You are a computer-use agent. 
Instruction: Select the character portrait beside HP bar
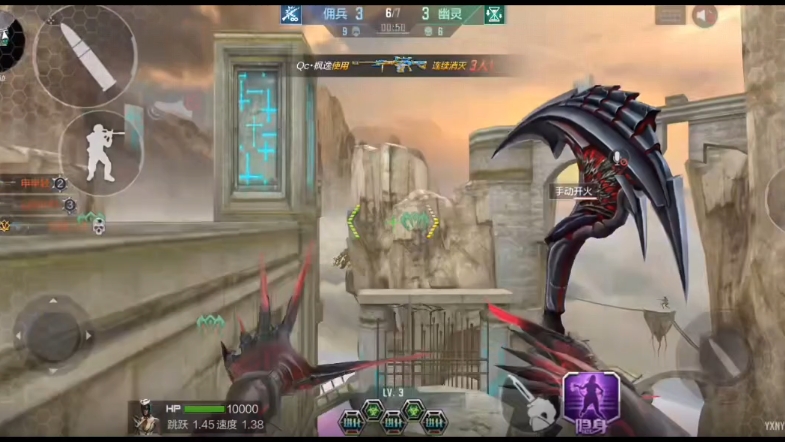click(144, 416)
